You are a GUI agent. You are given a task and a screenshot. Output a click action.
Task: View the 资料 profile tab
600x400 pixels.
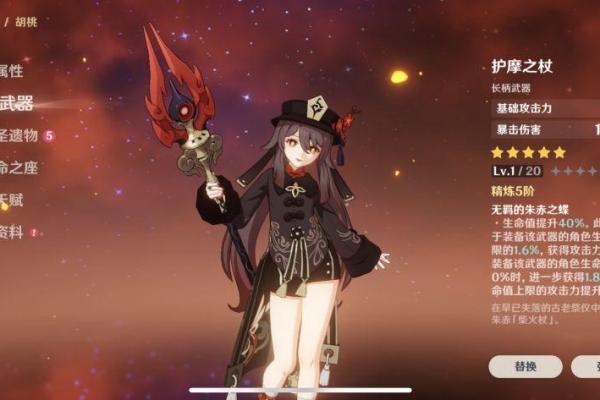pyautogui.click(x=12, y=232)
